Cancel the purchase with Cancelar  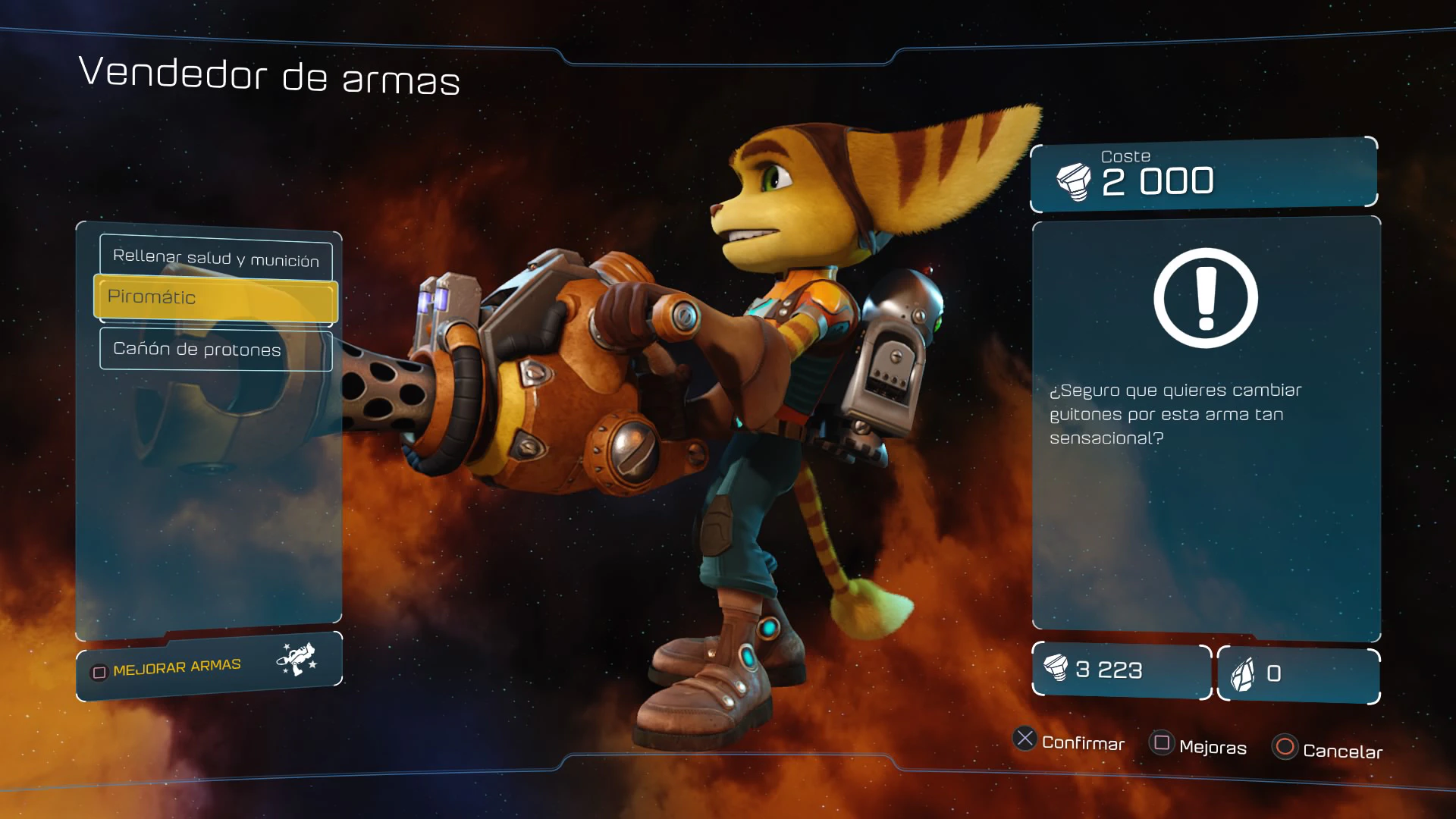pos(1328,749)
